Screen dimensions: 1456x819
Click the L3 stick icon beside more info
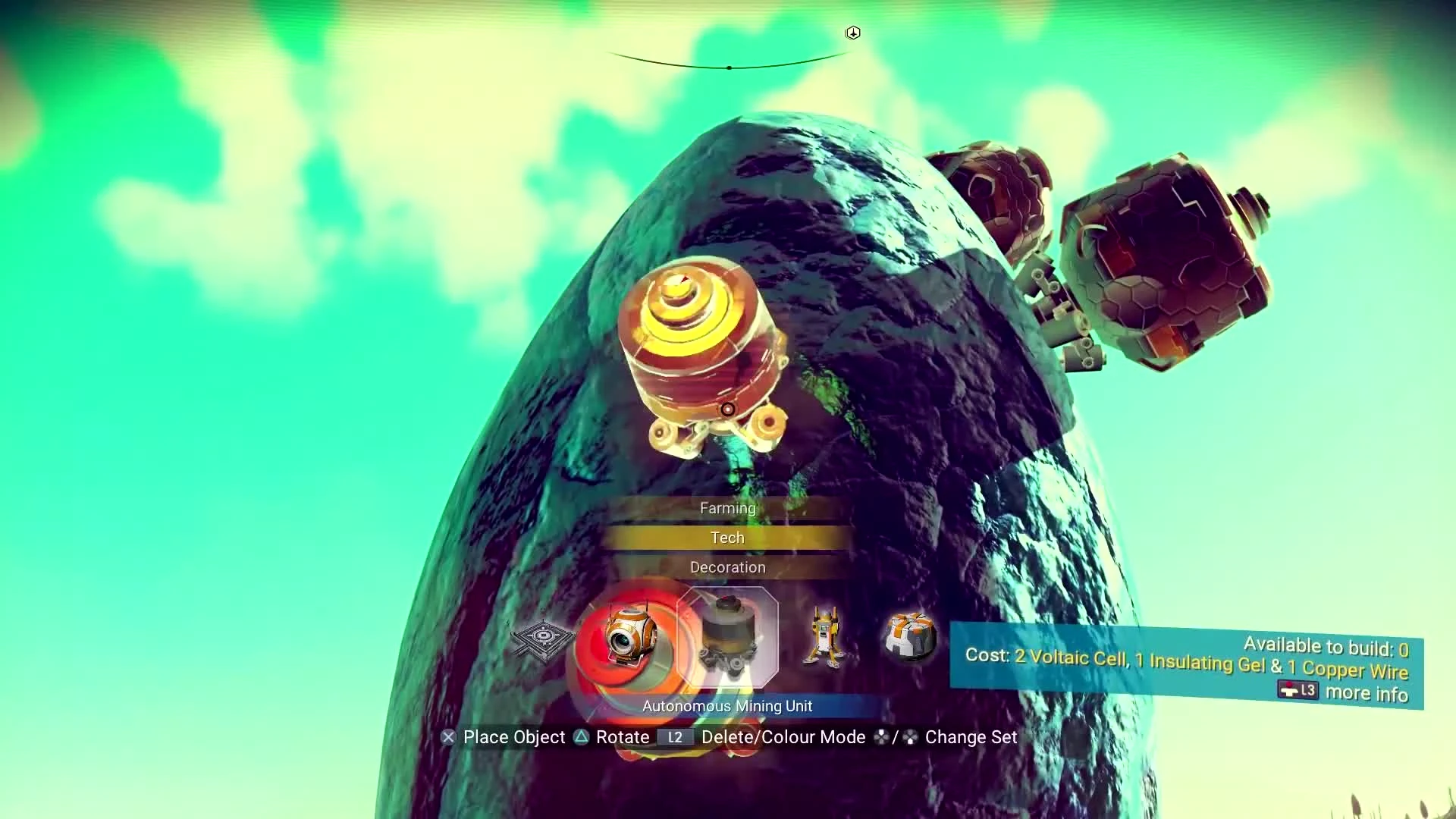[1298, 691]
